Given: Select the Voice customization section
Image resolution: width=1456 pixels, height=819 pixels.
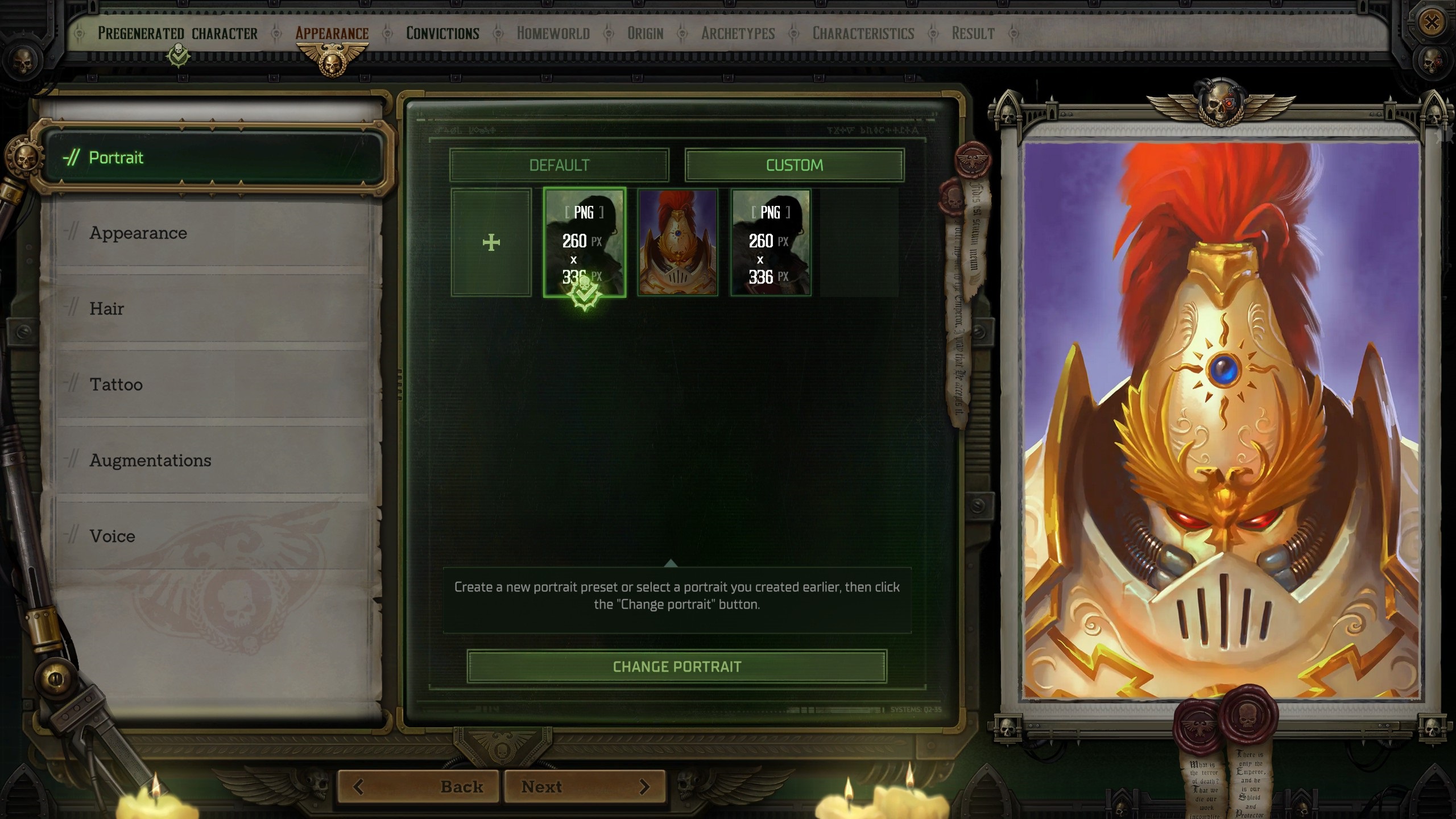Looking at the screenshot, I should coord(111,536).
